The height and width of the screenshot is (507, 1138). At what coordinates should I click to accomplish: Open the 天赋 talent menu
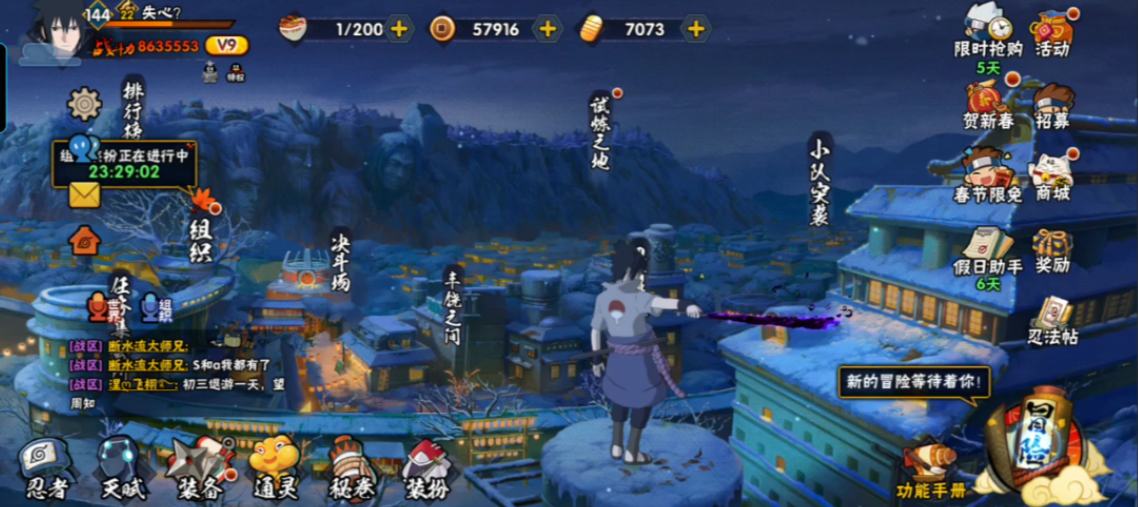[122, 466]
